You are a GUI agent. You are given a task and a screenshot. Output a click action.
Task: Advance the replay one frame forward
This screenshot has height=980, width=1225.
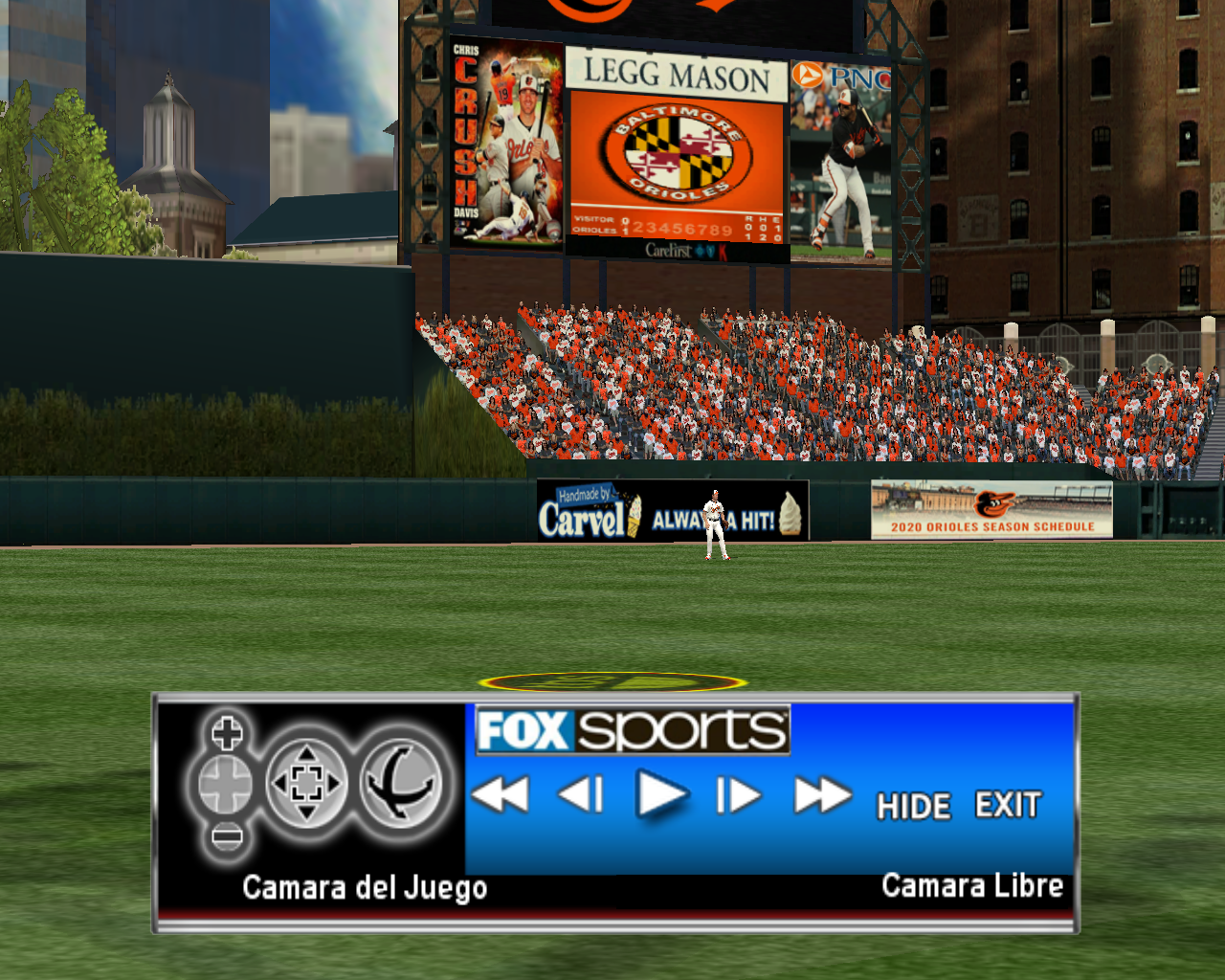(739, 794)
